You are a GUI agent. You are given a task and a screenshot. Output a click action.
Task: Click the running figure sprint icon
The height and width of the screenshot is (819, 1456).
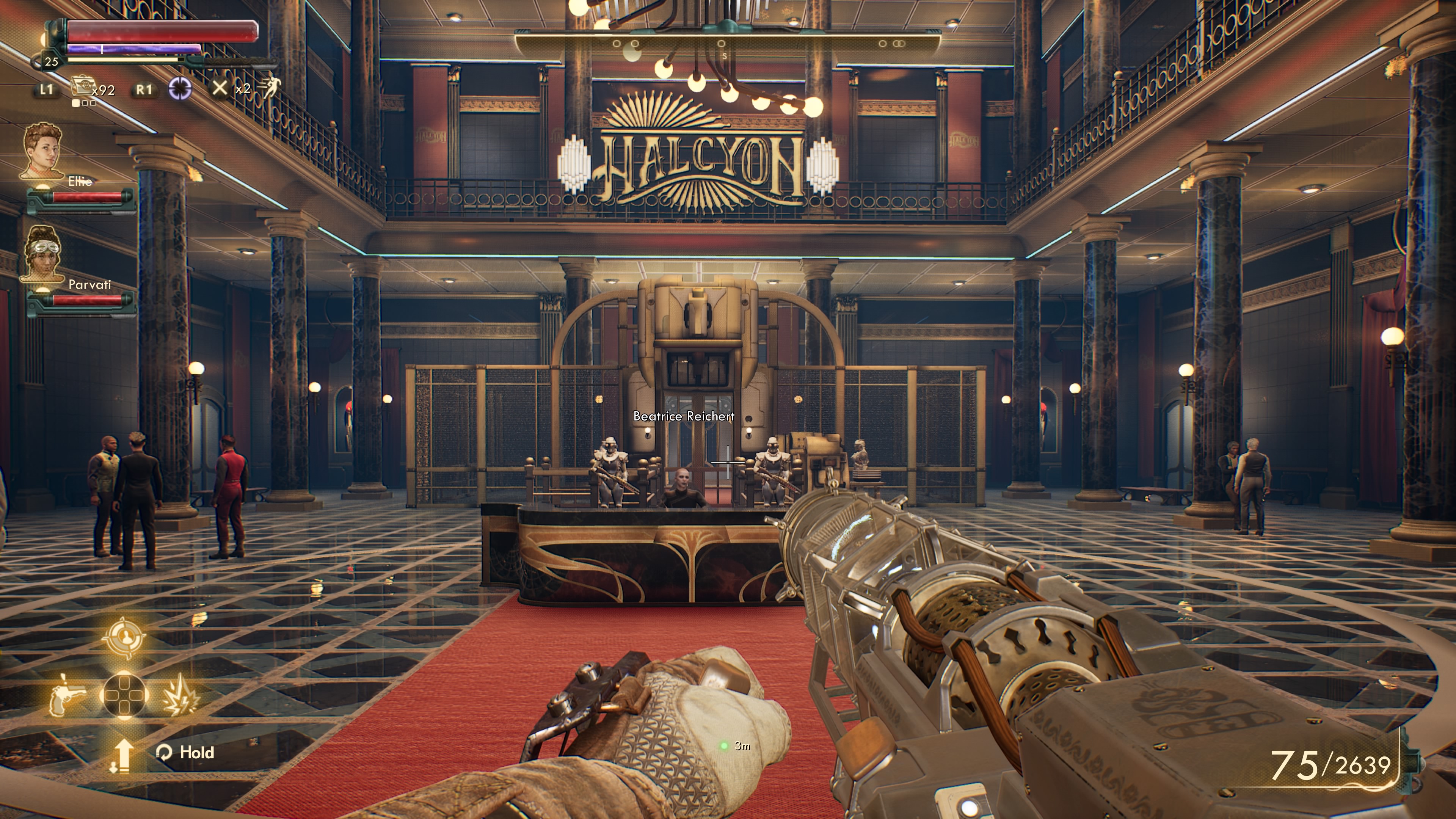(x=269, y=88)
